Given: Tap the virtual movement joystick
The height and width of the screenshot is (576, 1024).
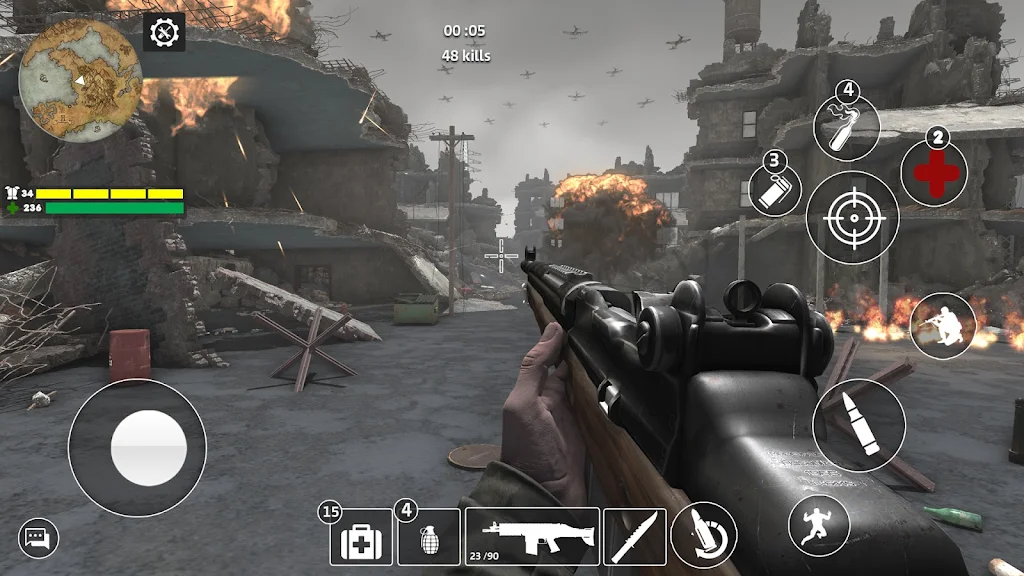Looking at the screenshot, I should tap(138, 448).
